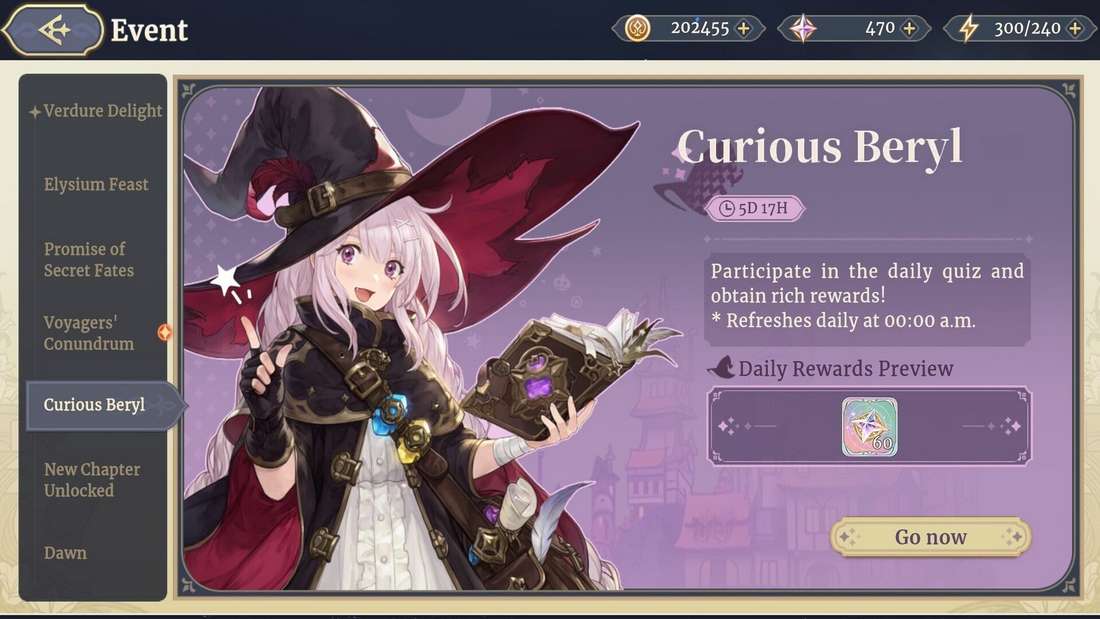This screenshot has width=1100, height=619.
Task: Tap the Go now button
Action: coord(930,537)
